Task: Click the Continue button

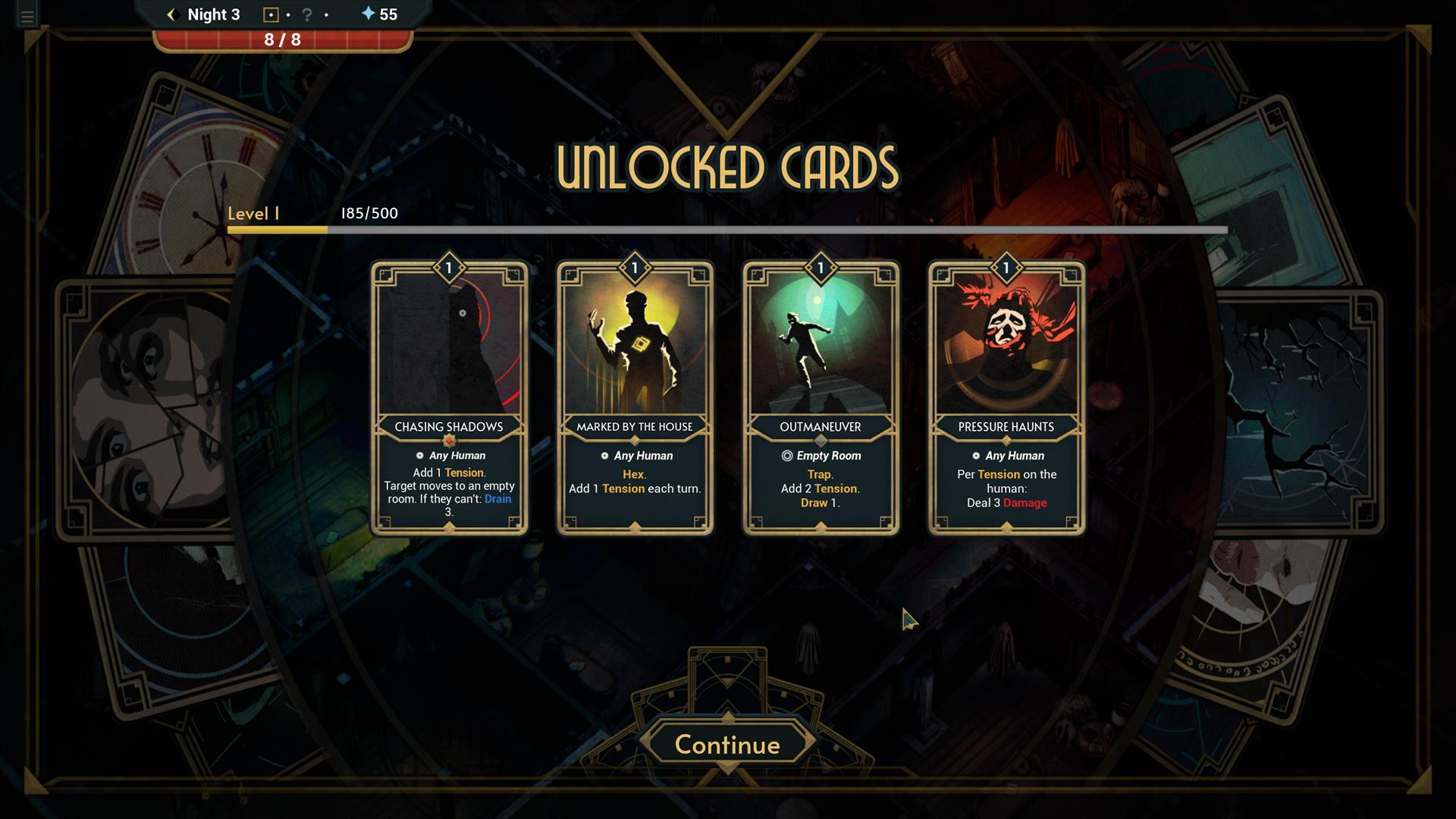Action: point(727,744)
